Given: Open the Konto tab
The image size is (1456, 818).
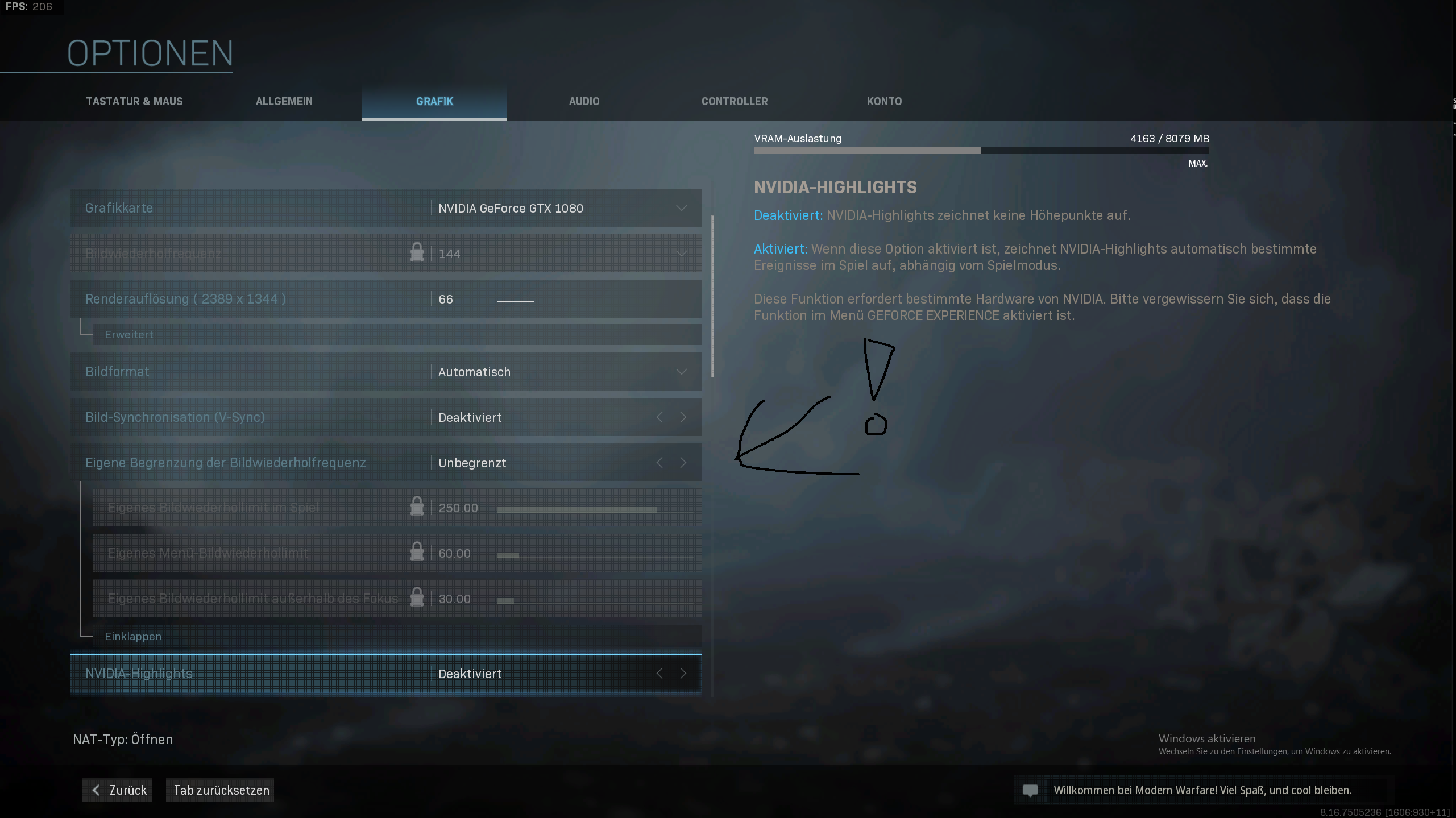Looking at the screenshot, I should click(883, 101).
